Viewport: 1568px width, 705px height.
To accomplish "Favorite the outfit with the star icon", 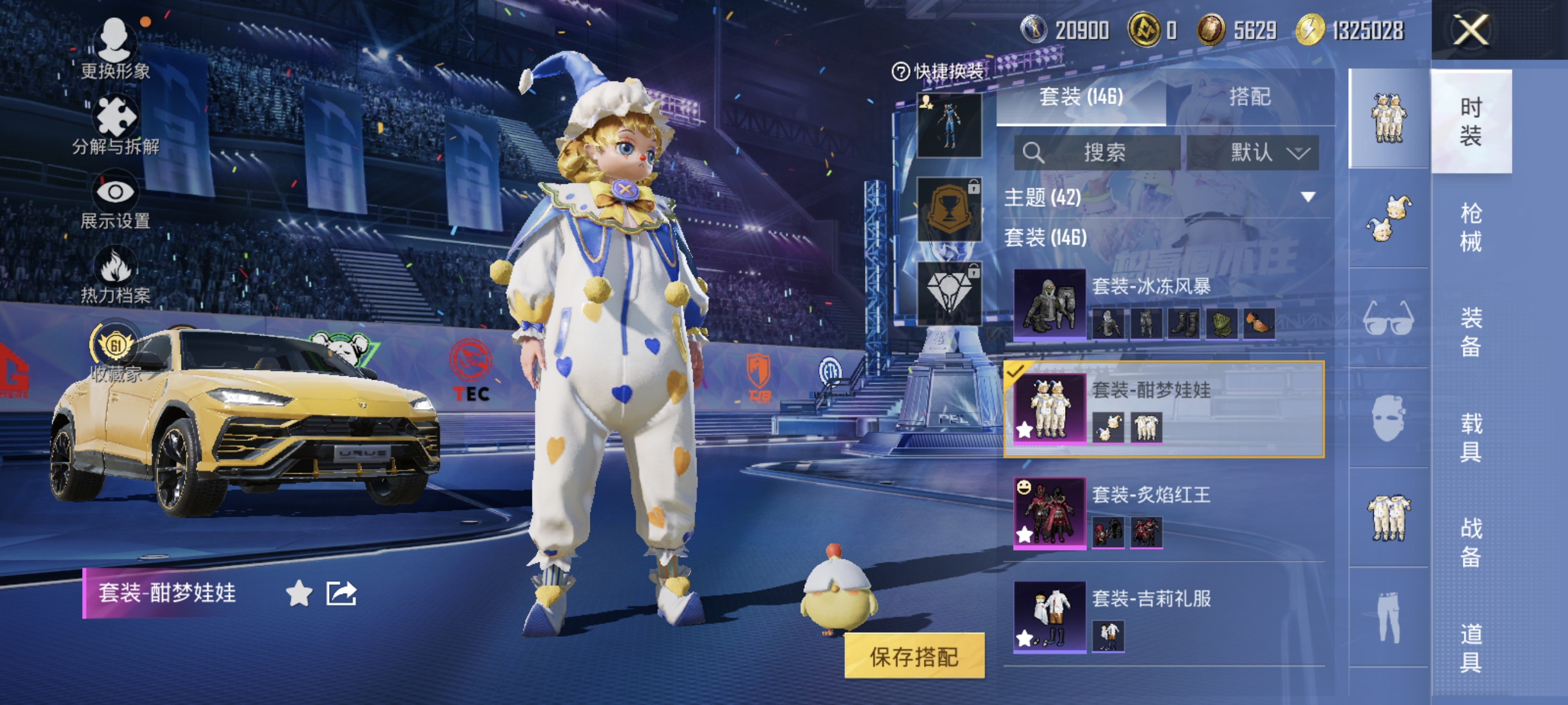I will (299, 593).
